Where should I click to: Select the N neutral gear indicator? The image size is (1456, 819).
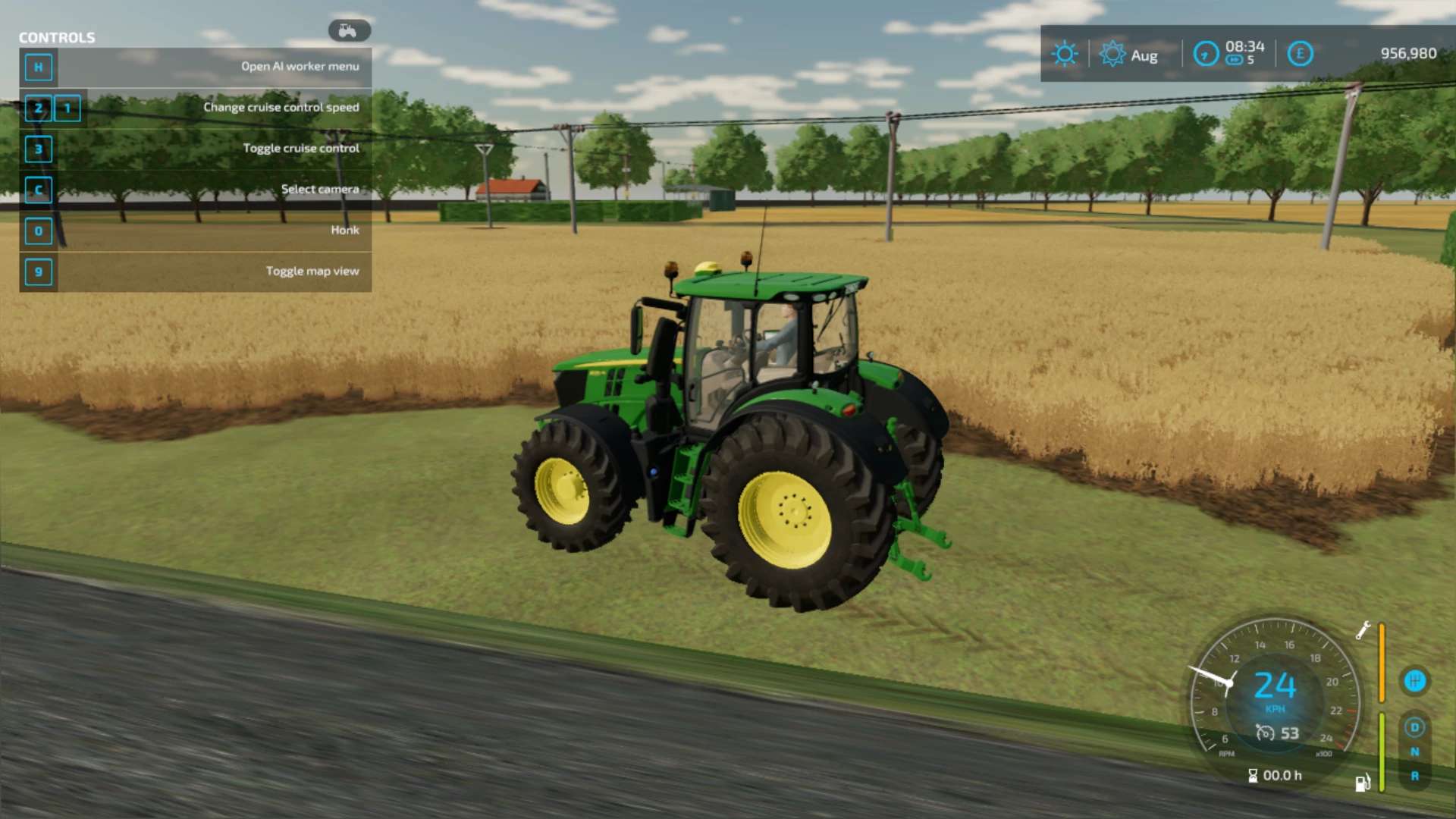(1414, 752)
